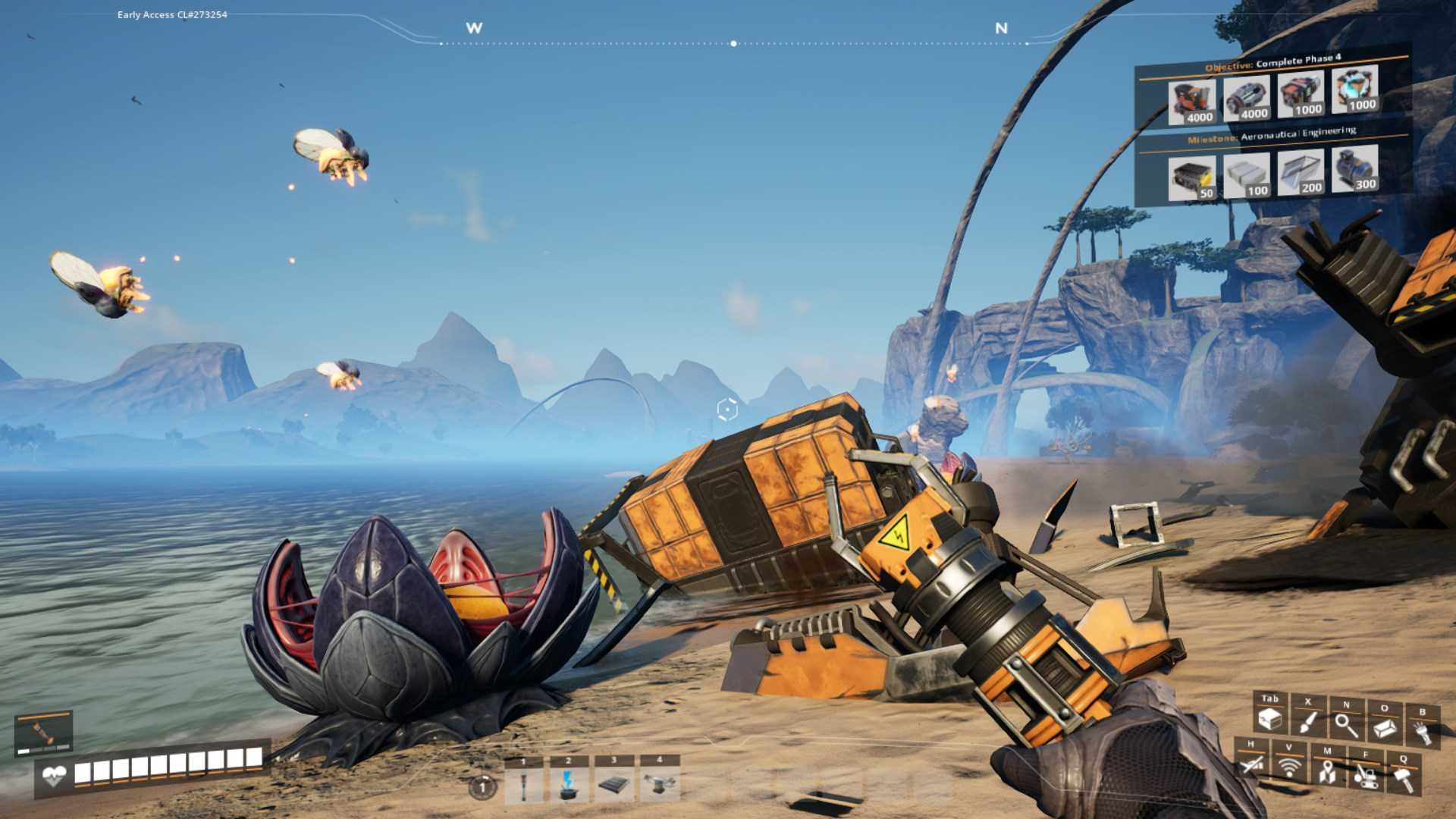Open the inventory using the Tab box icon

(x=1269, y=721)
